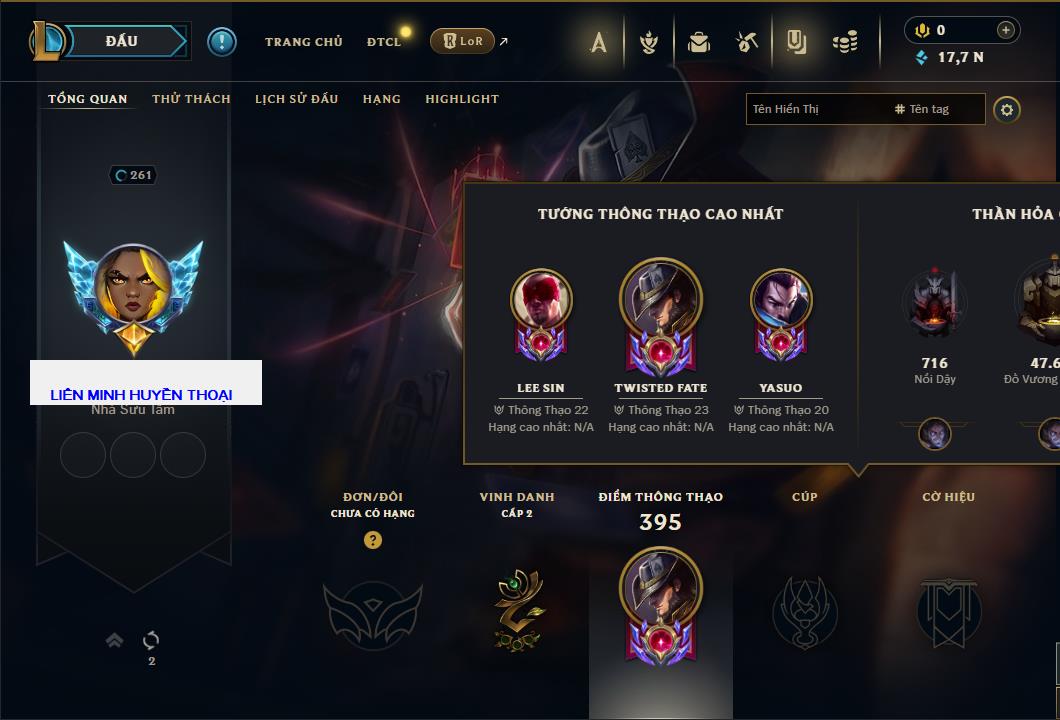
Task: Open the LỊCH SỬ ĐẤU tab
Action: 296,99
